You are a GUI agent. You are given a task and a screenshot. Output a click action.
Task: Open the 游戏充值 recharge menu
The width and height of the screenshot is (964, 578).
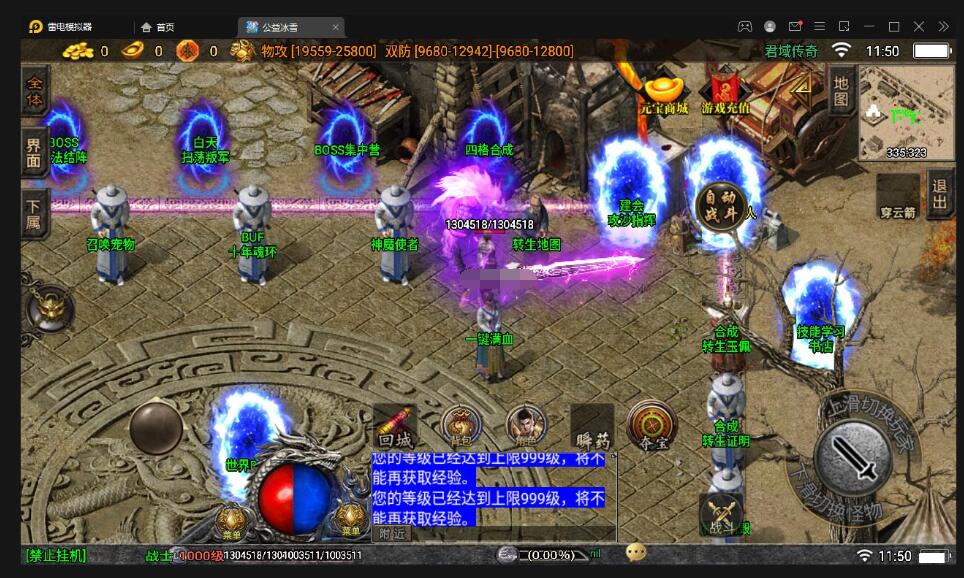726,93
